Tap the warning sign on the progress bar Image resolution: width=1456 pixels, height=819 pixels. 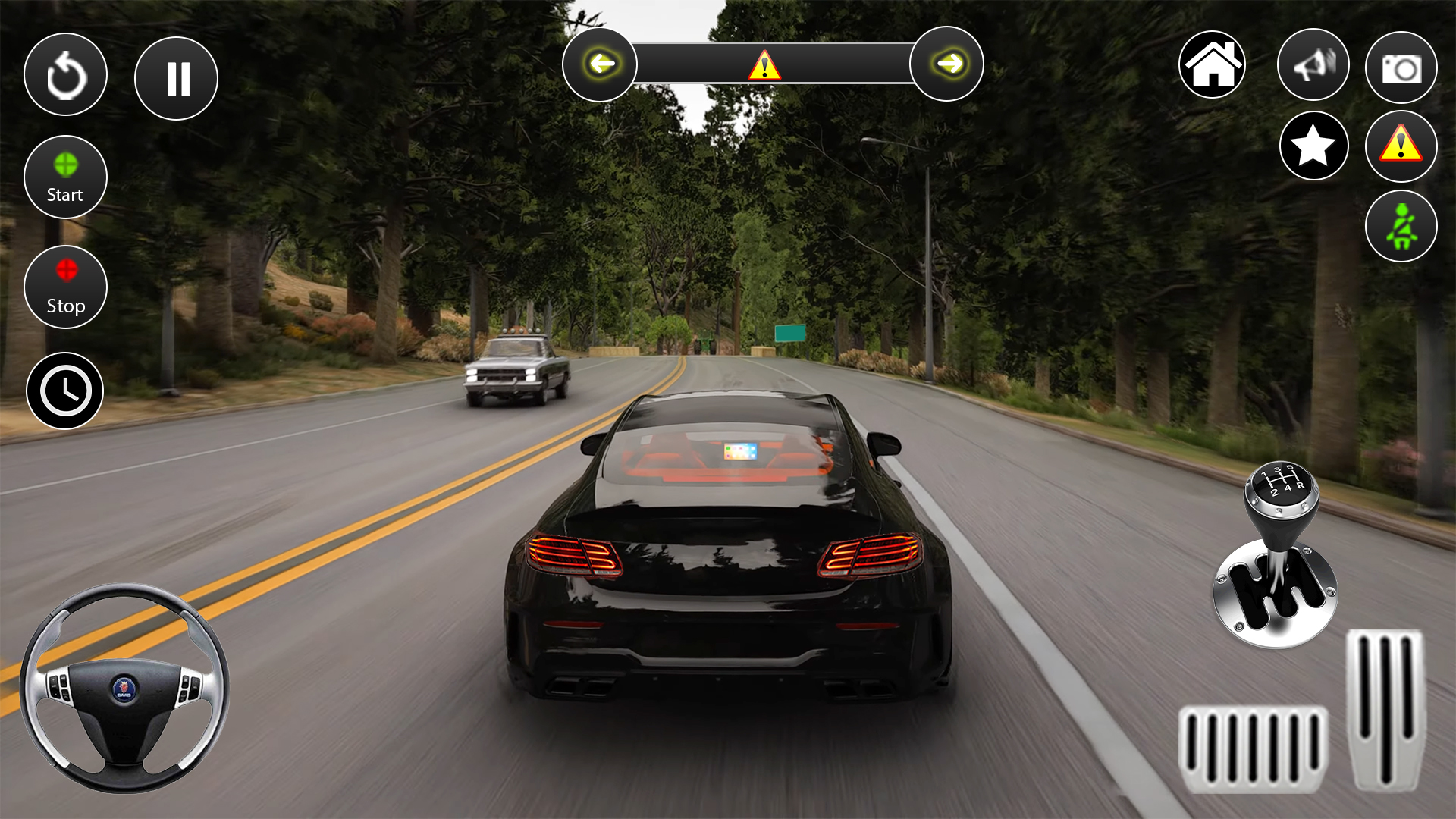pos(766,67)
